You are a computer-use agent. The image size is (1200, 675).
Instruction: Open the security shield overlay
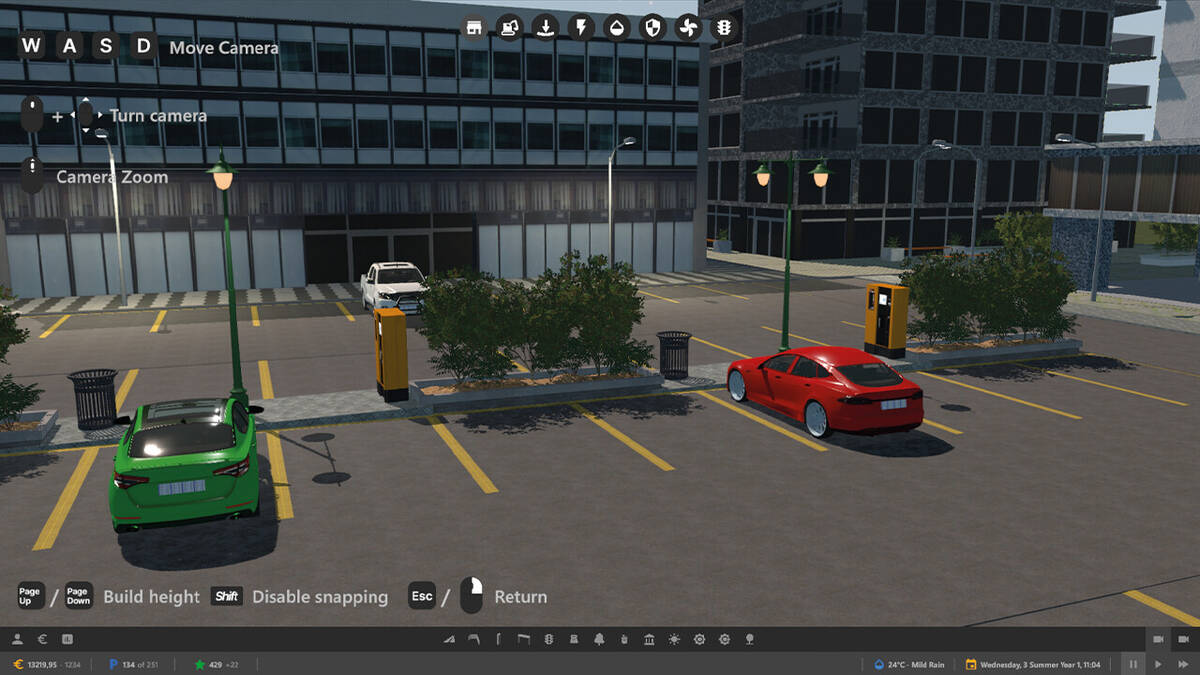[652, 27]
